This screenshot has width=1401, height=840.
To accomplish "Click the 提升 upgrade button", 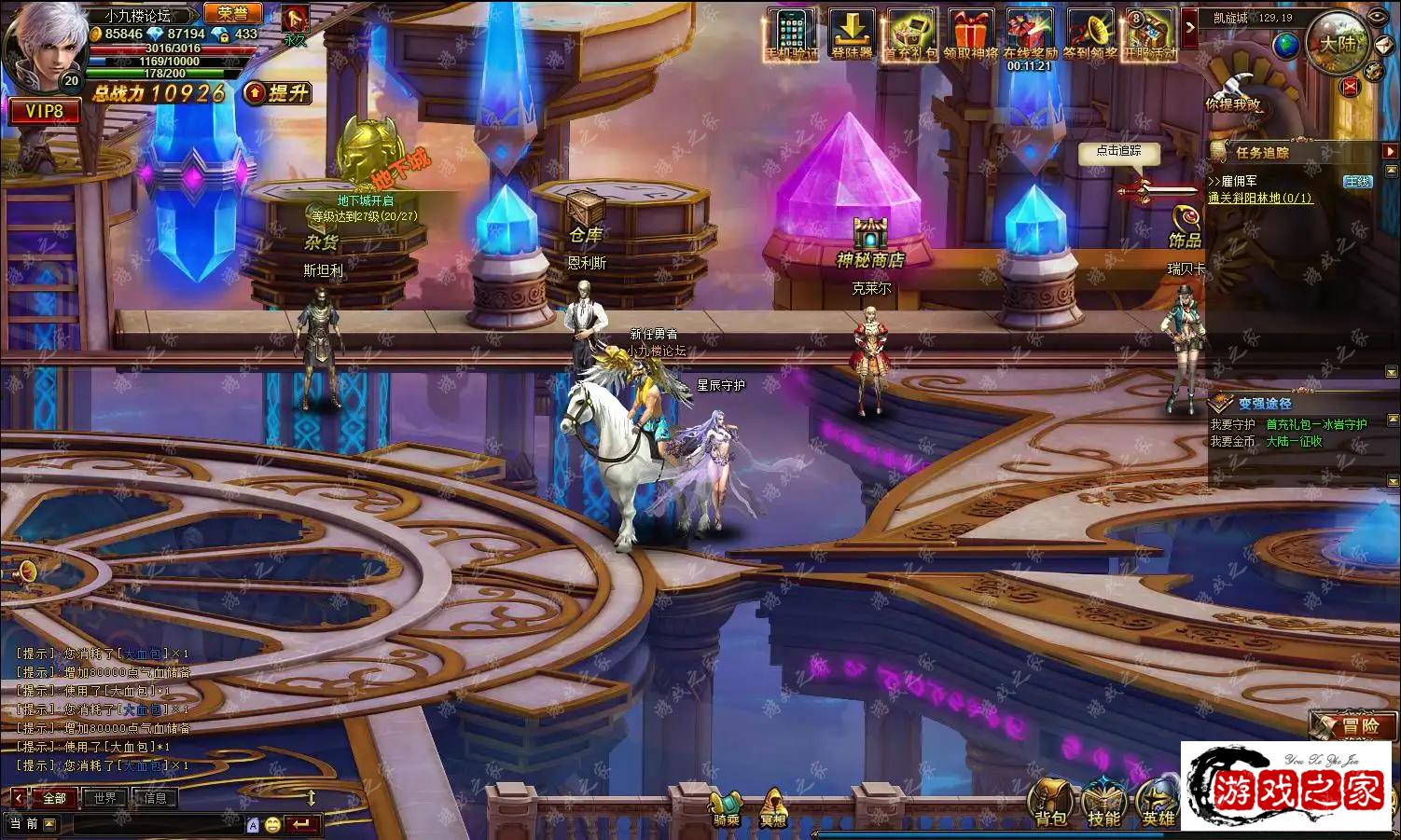I will click(278, 92).
